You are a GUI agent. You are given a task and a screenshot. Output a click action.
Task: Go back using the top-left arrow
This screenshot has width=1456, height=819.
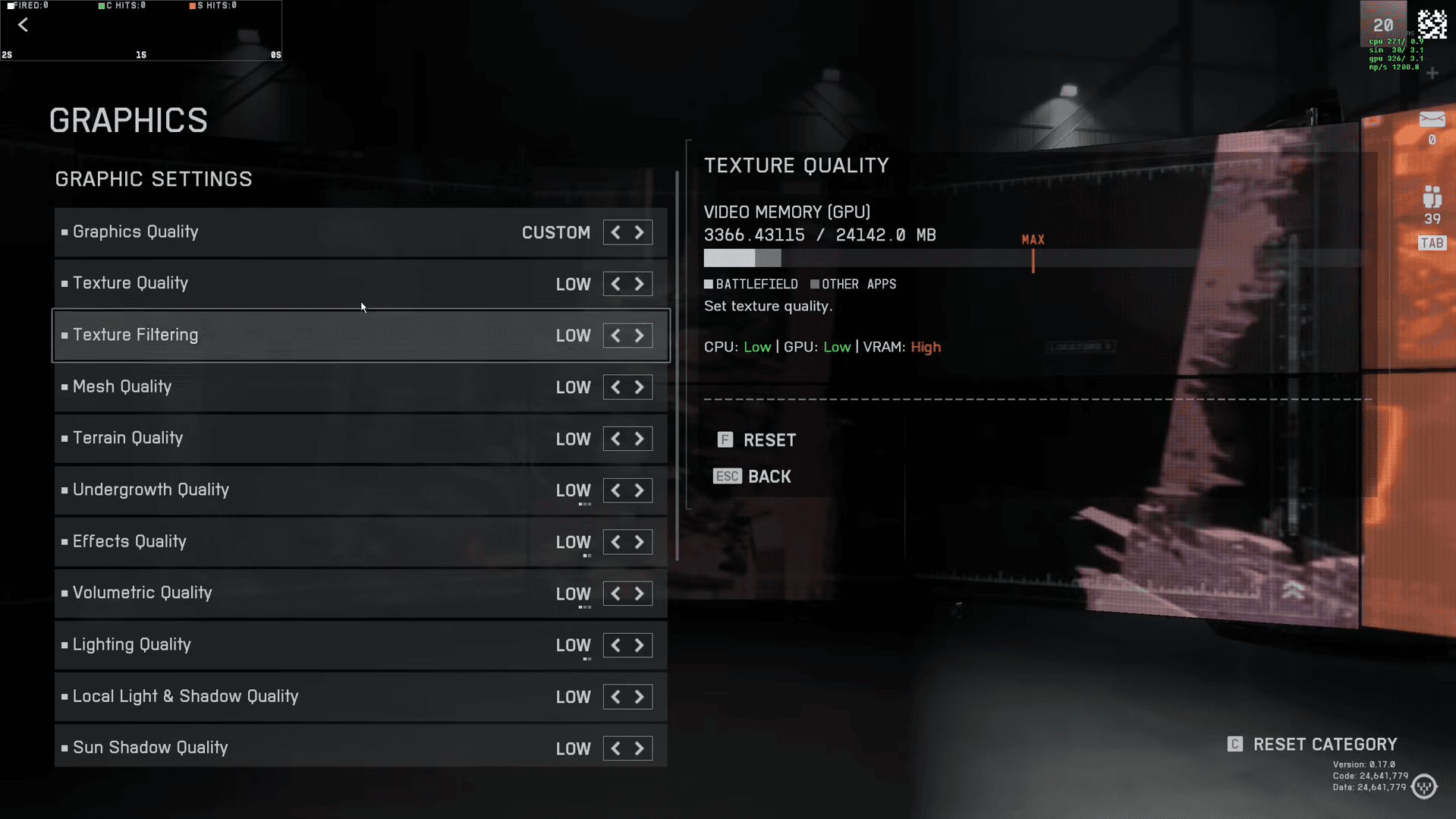pos(24,25)
